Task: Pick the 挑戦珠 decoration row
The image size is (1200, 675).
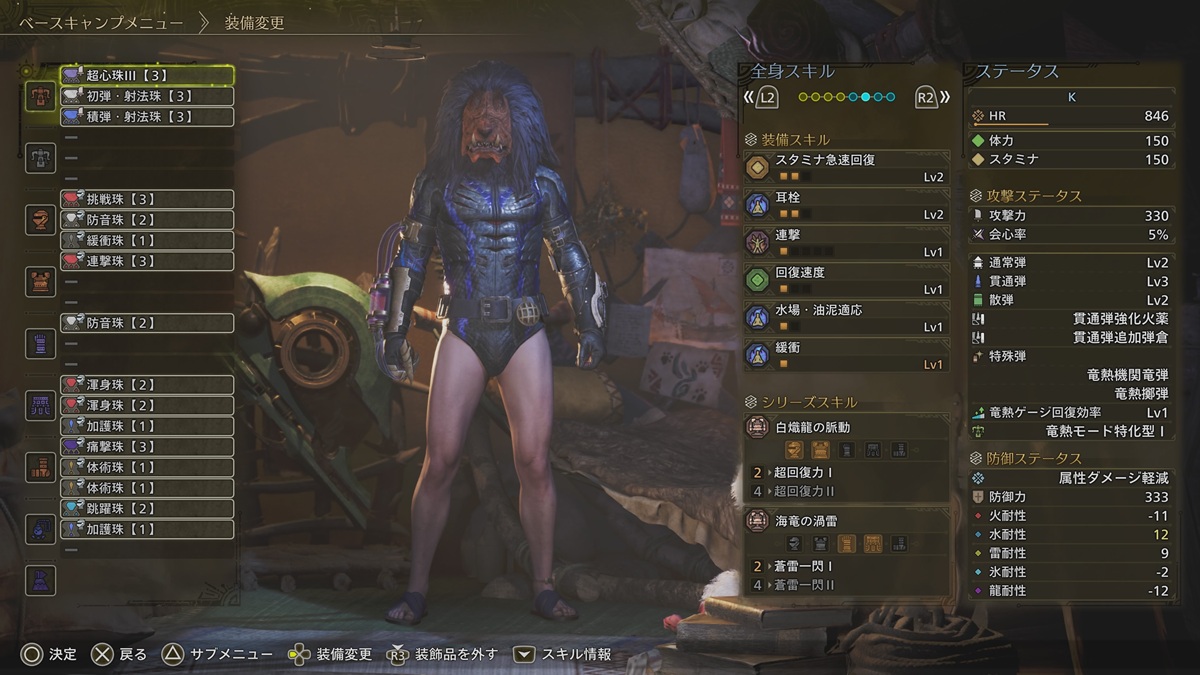Action: [147, 200]
